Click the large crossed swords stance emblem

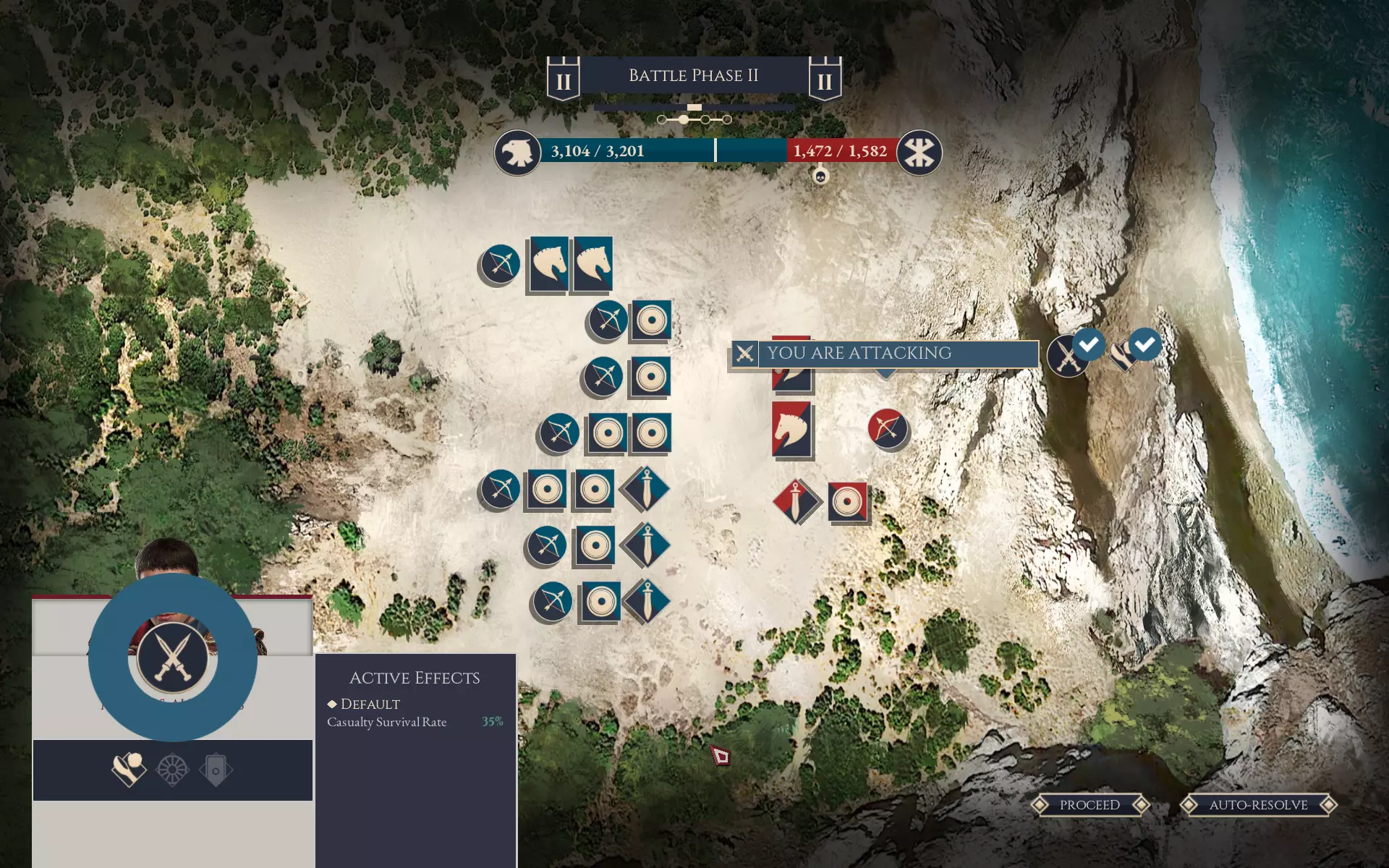pyautogui.click(x=172, y=657)
